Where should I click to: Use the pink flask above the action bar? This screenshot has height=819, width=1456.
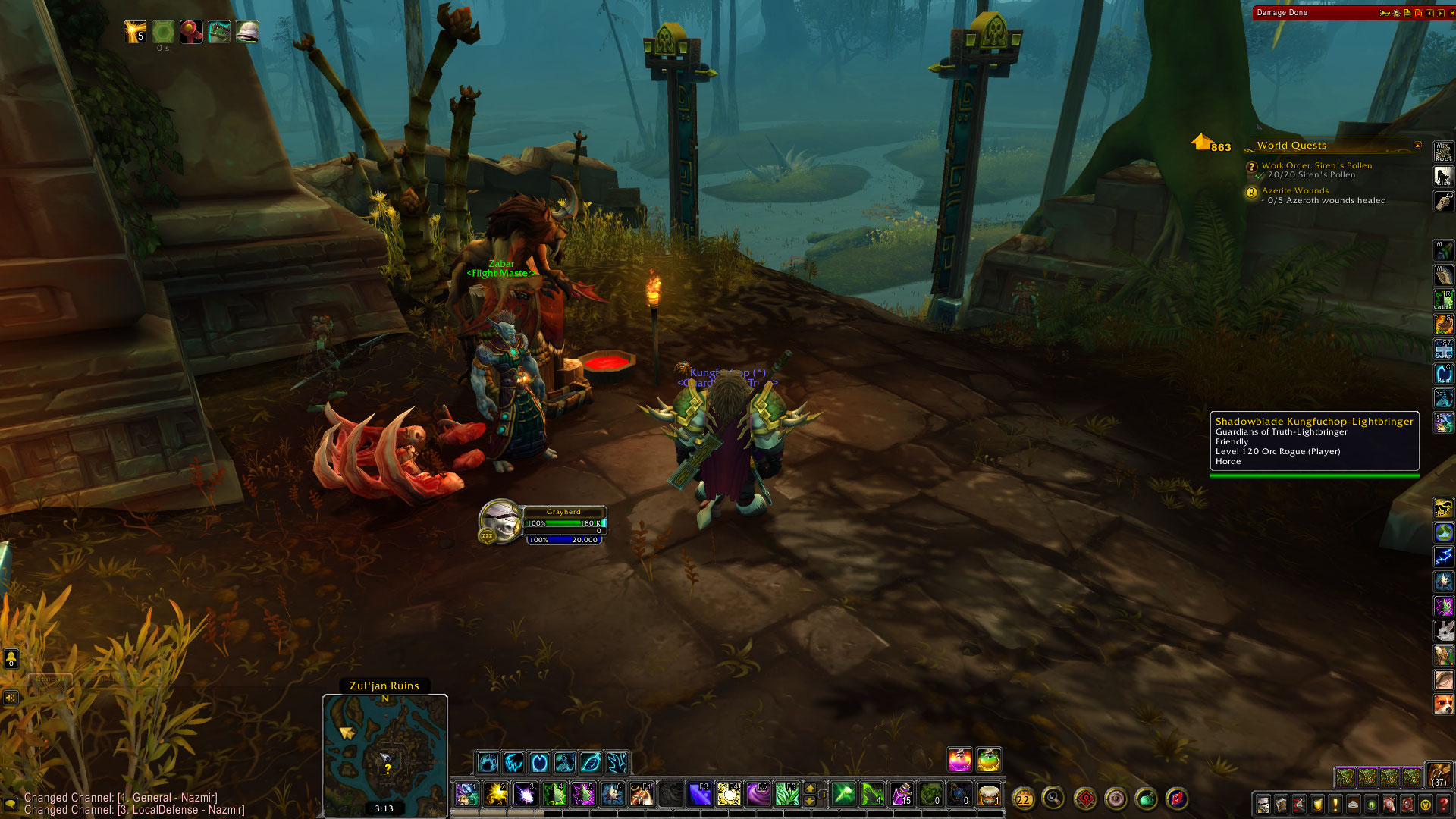click(x=959, y=759)
